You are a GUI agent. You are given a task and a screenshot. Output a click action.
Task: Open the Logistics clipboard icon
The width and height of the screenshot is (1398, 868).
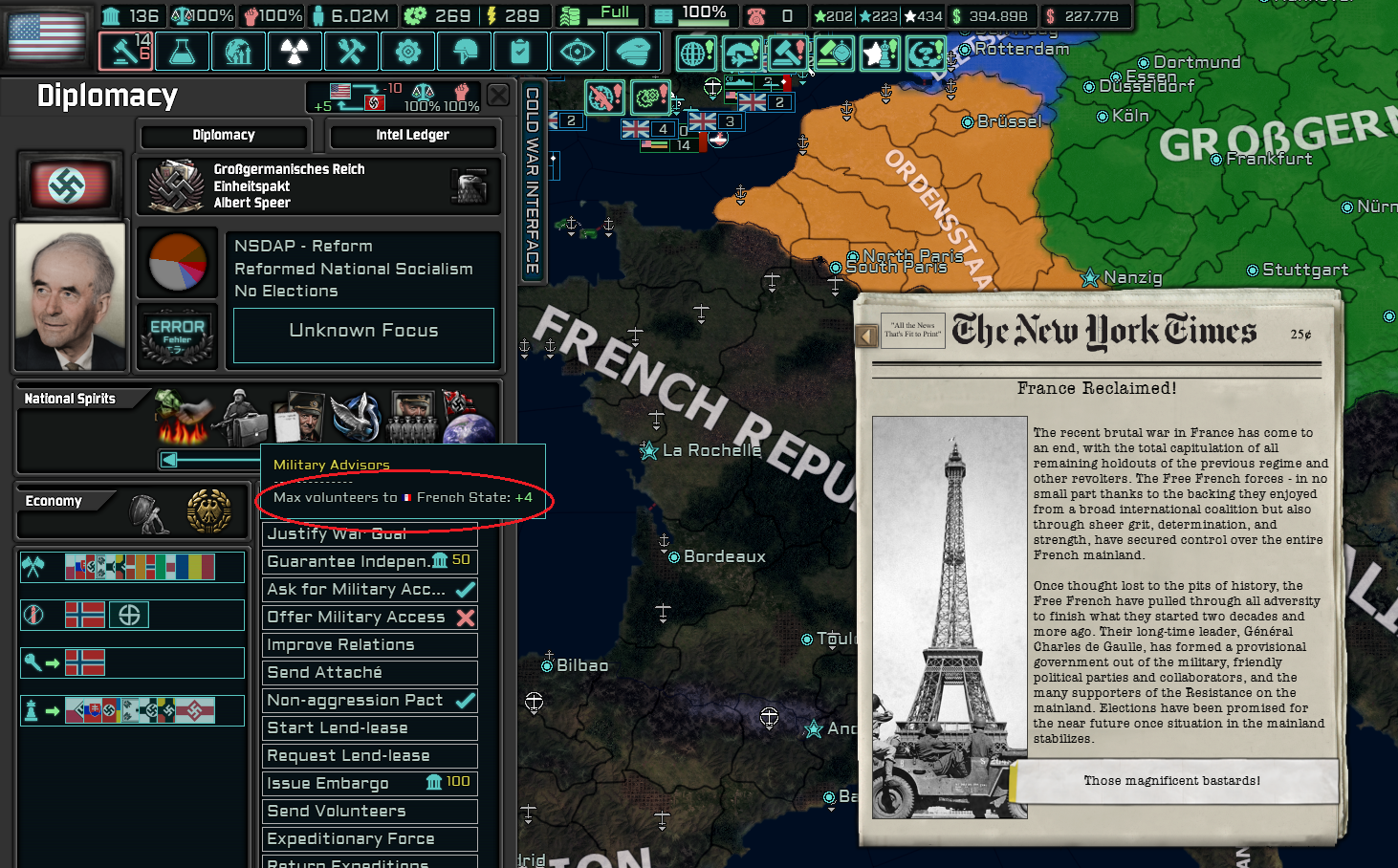[521, 51]
